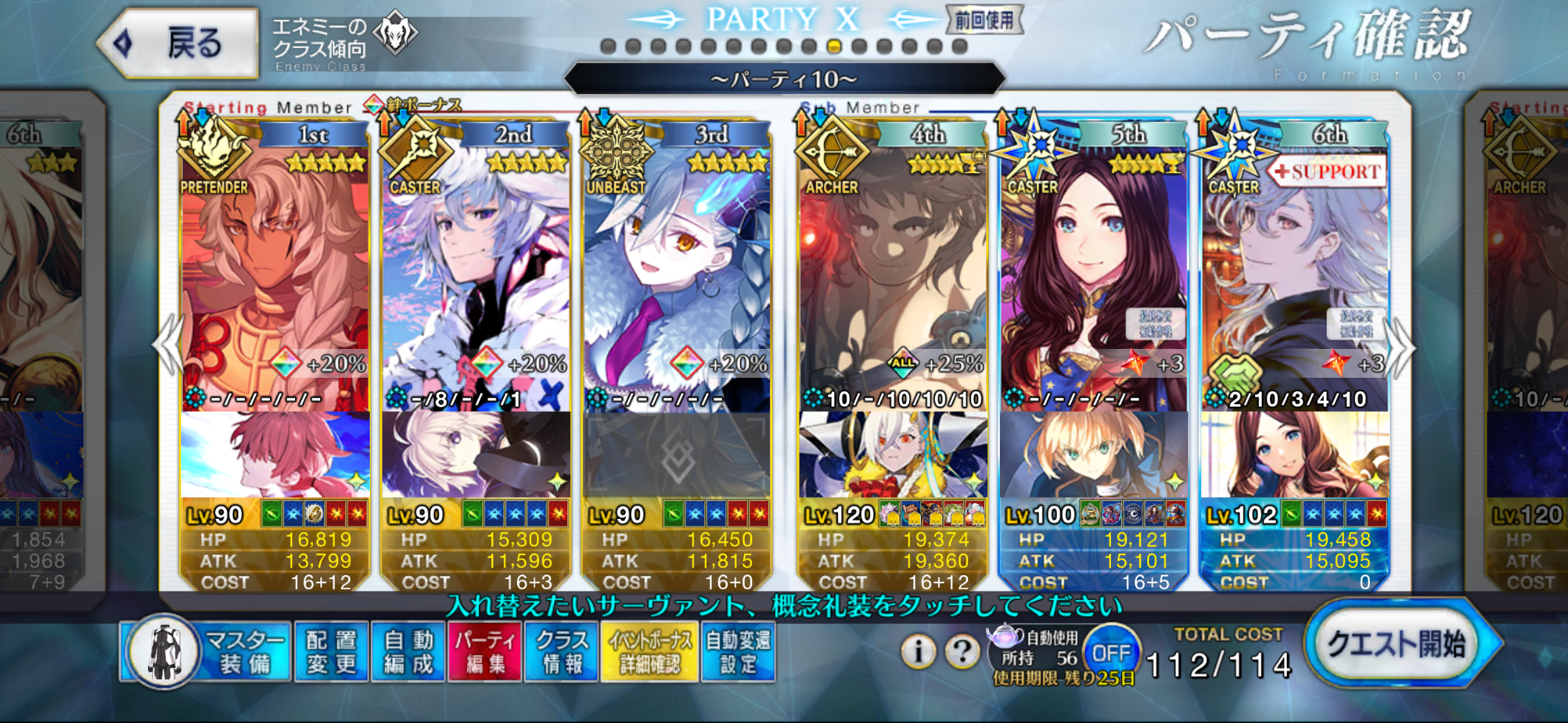Show クラス情報 class info

(x=562, y=652)
